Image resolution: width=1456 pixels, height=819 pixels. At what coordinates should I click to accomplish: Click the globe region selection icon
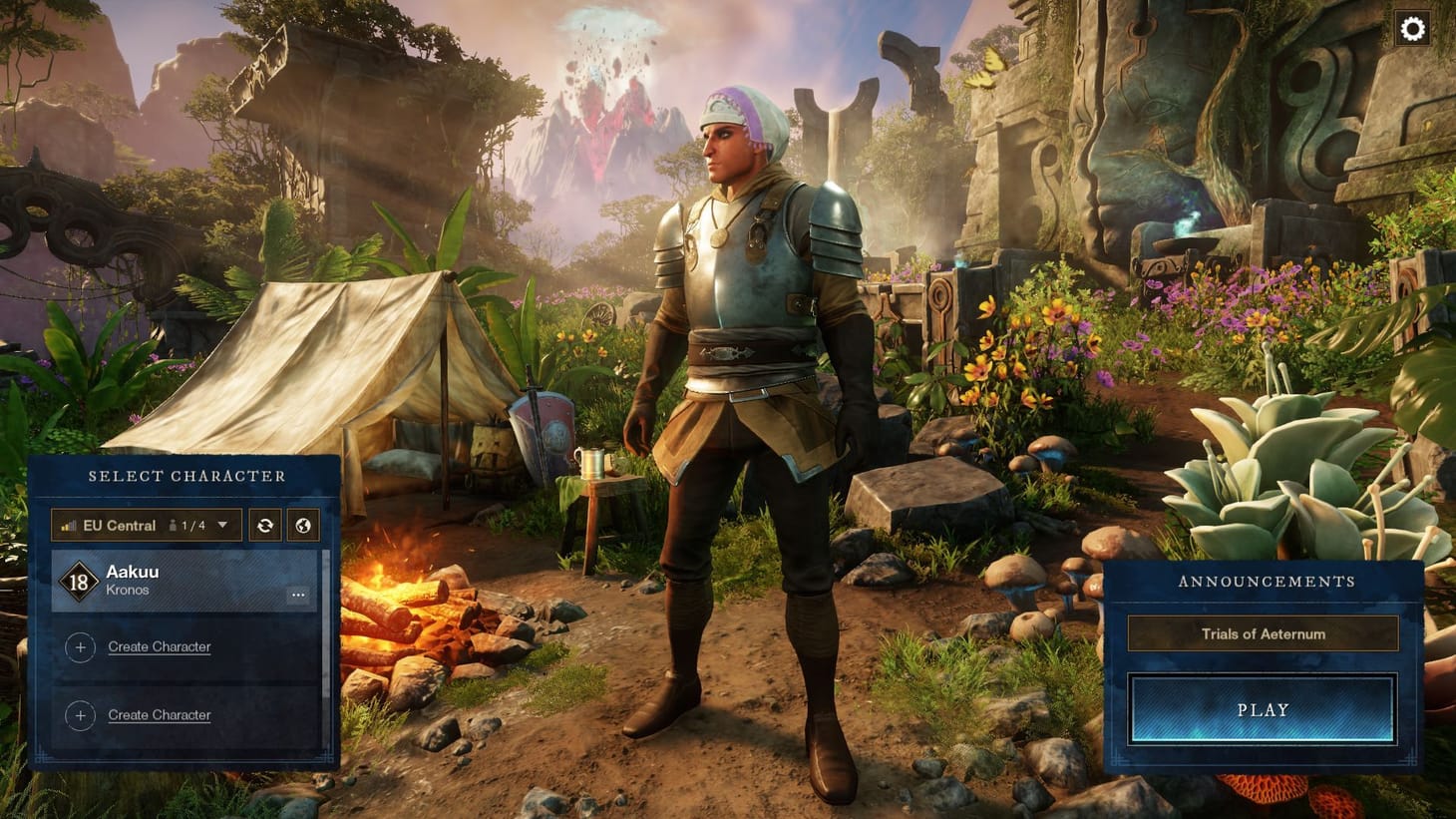(x=303, y=526)
